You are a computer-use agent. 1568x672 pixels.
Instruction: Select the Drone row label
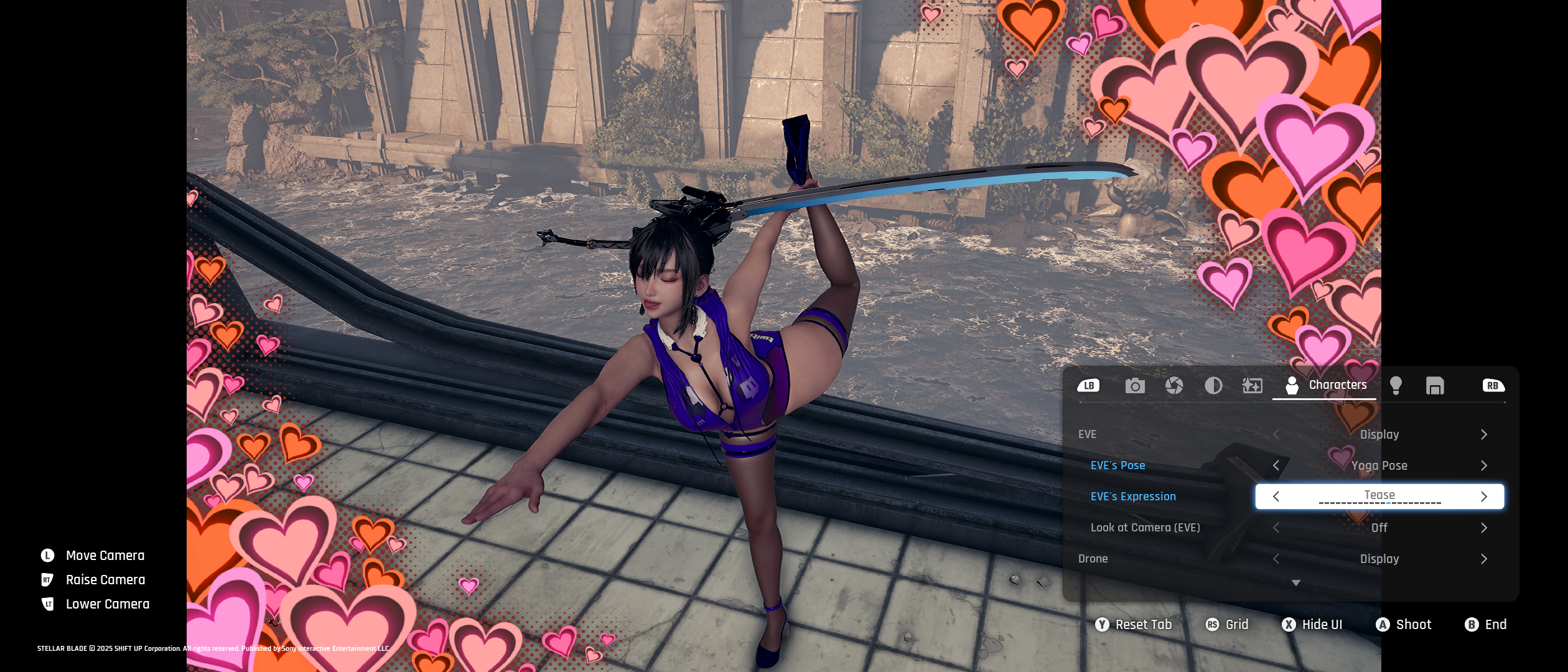coord(1093,559)
